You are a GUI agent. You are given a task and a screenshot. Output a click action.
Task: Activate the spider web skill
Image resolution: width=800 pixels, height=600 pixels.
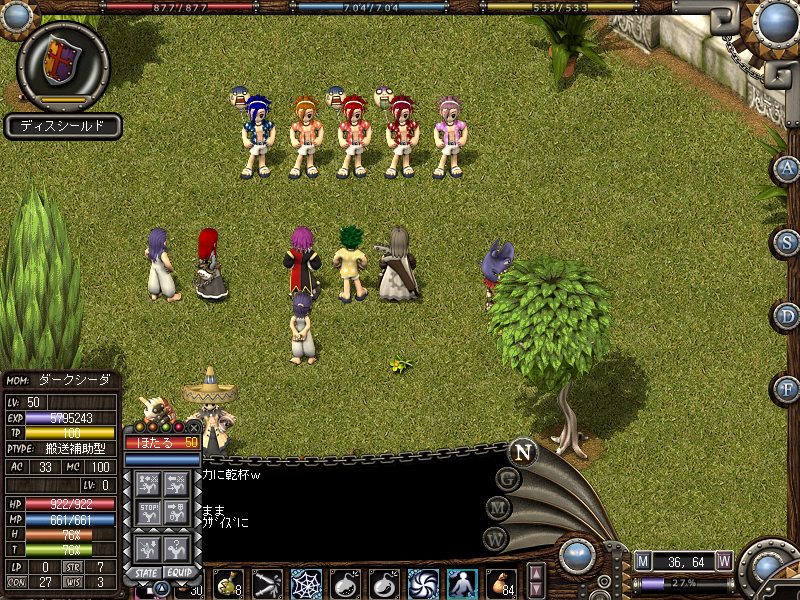click(306, 582)
